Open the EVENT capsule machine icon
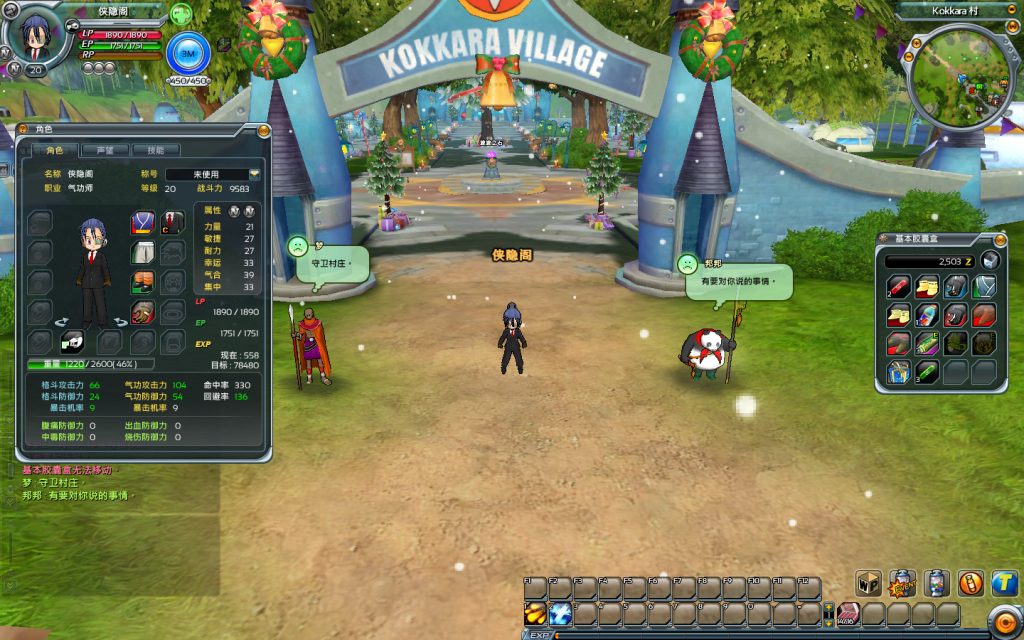This screenshot has height=640, width=1024. (x=903, y=583)
